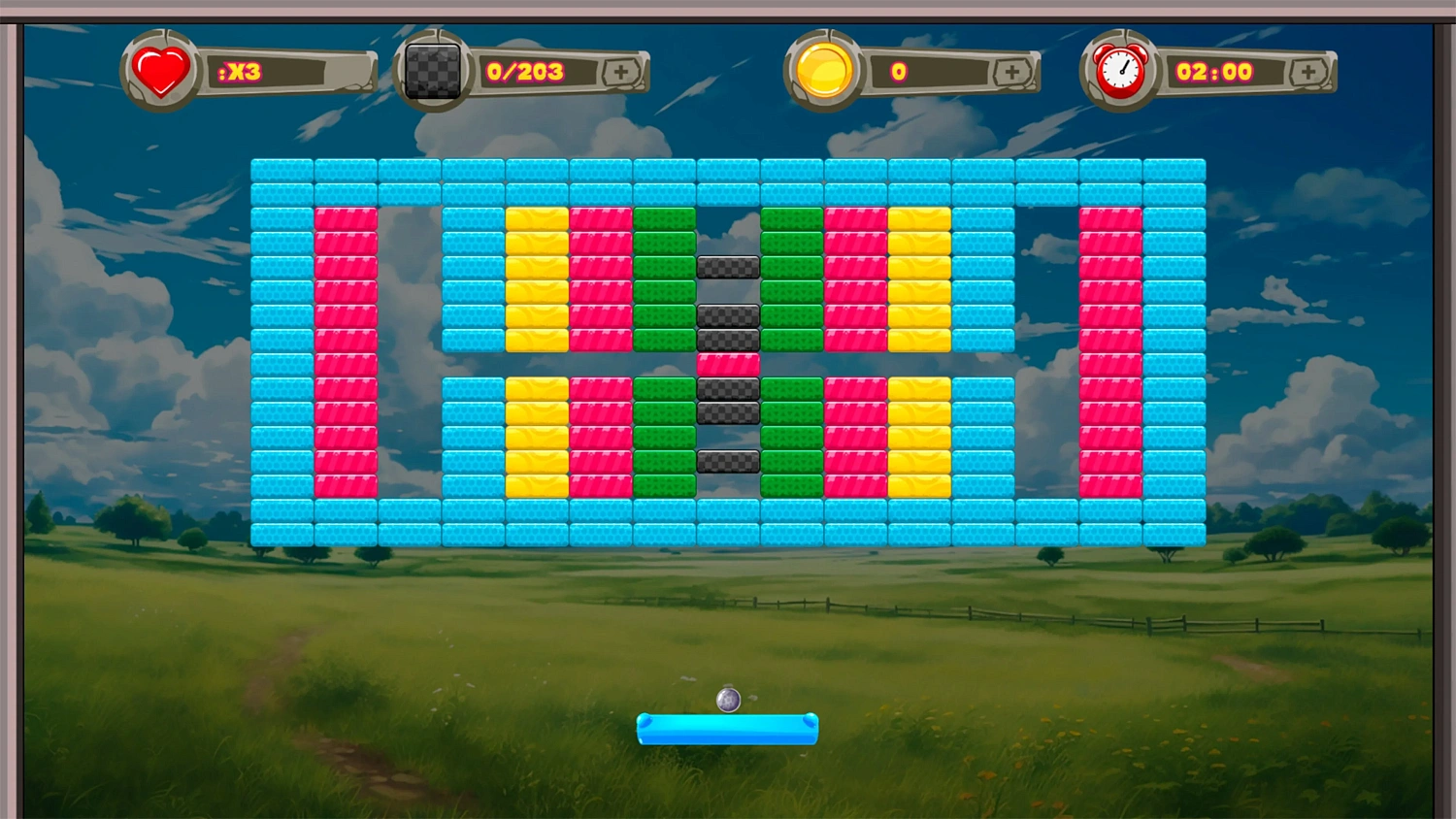Viewport: 1456px width, 819px height.
Task: Toggle the plus beside the coin score
Action: [x=1013, y=70]
